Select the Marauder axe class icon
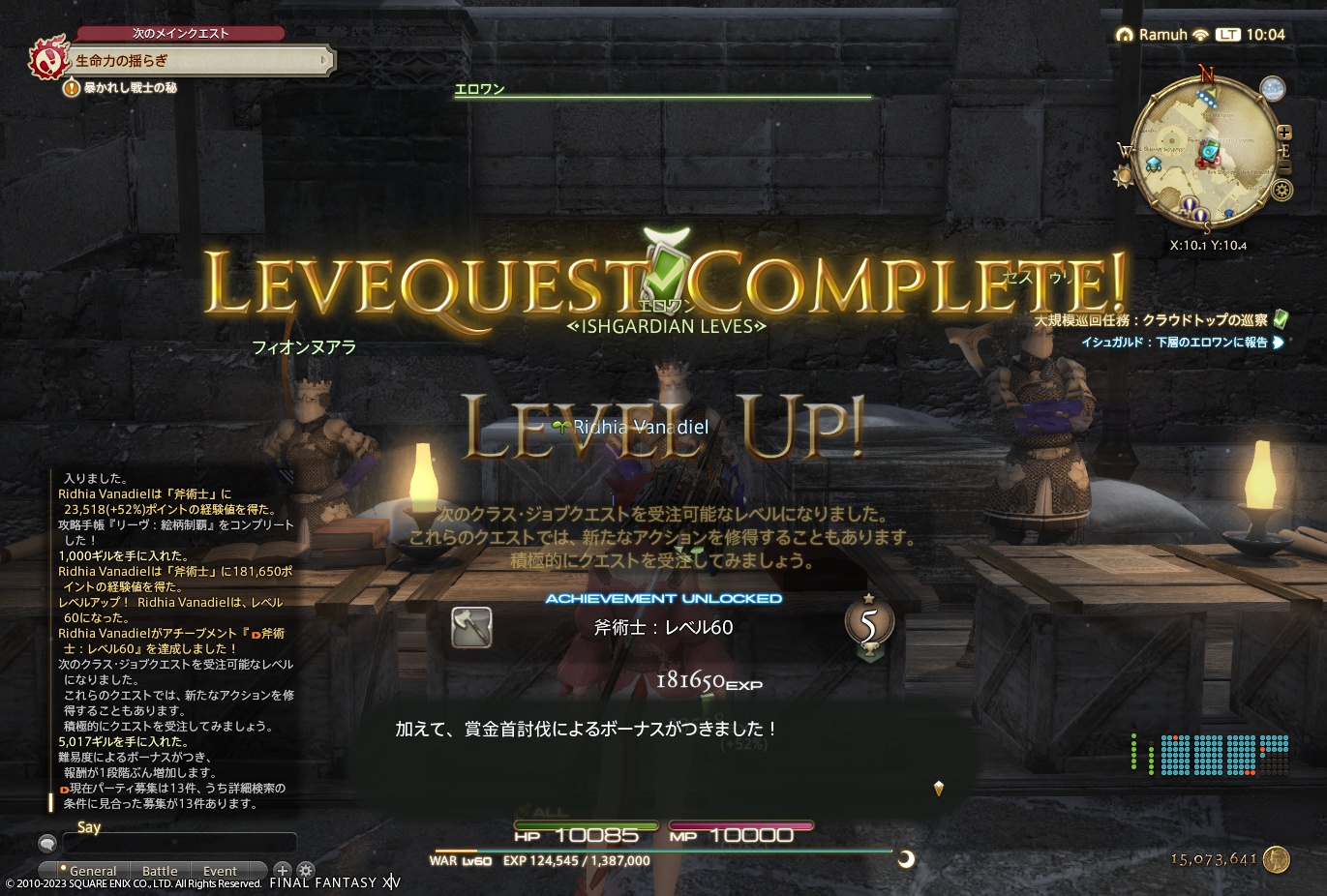The height and width of the screenshot is (896, 1327). [471, 627]
